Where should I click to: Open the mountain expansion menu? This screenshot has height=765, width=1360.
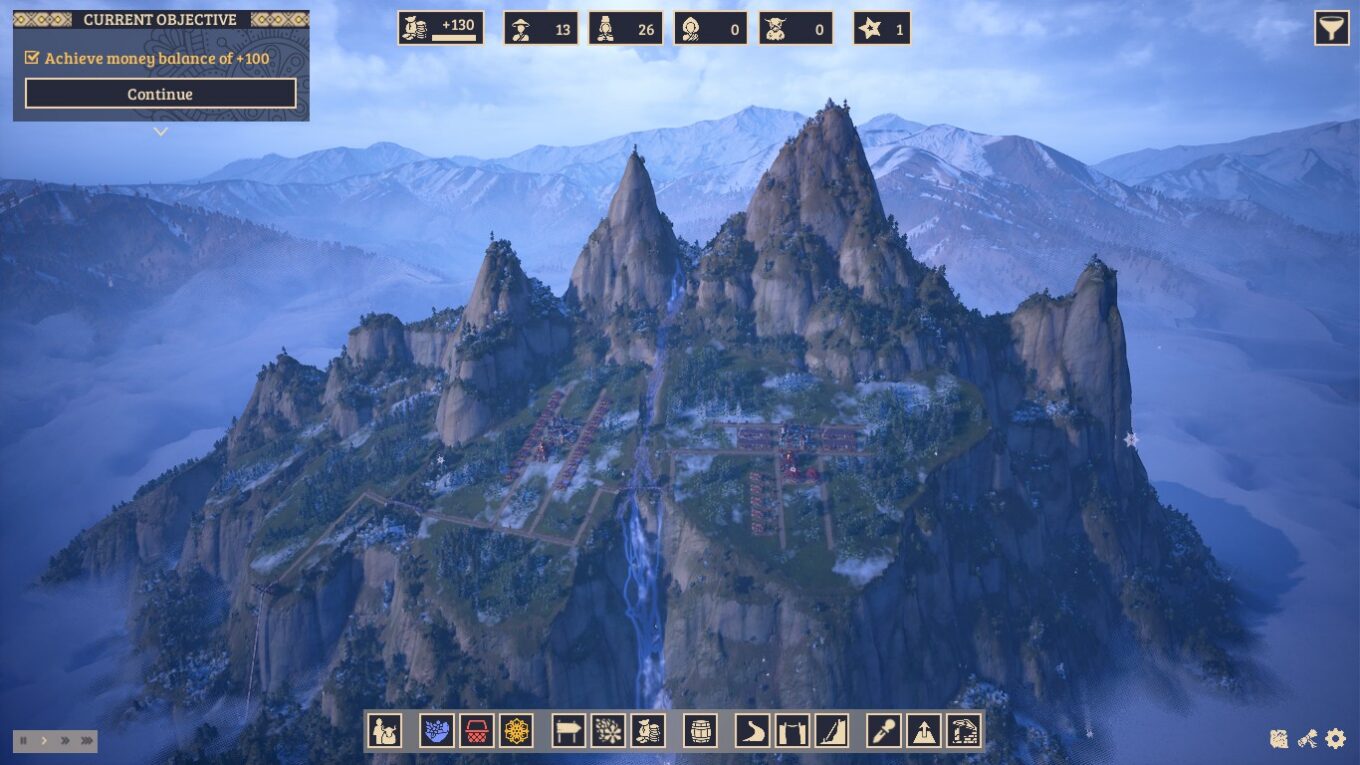pos(924,731)
